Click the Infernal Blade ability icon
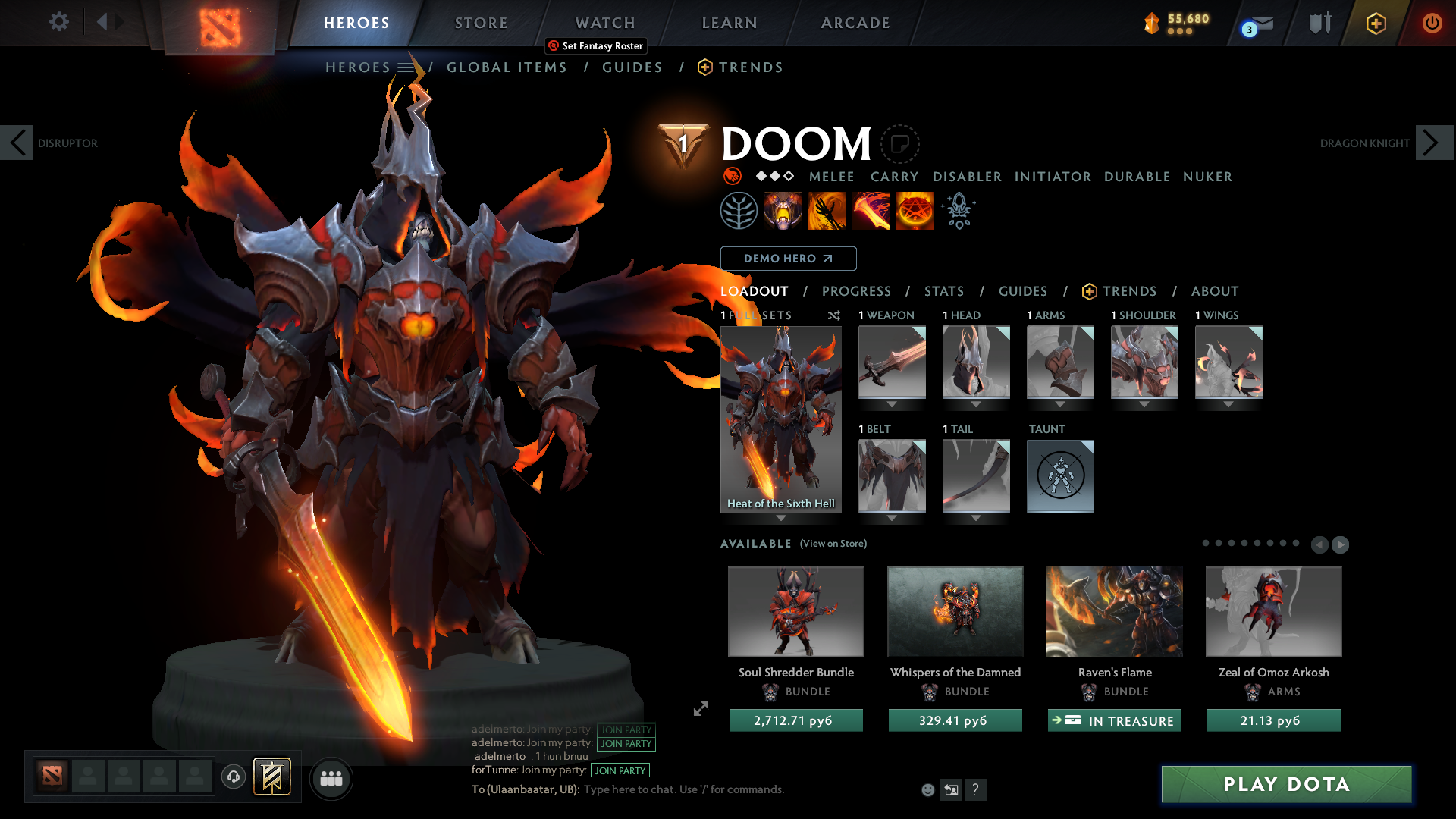 tap(871, 210)
